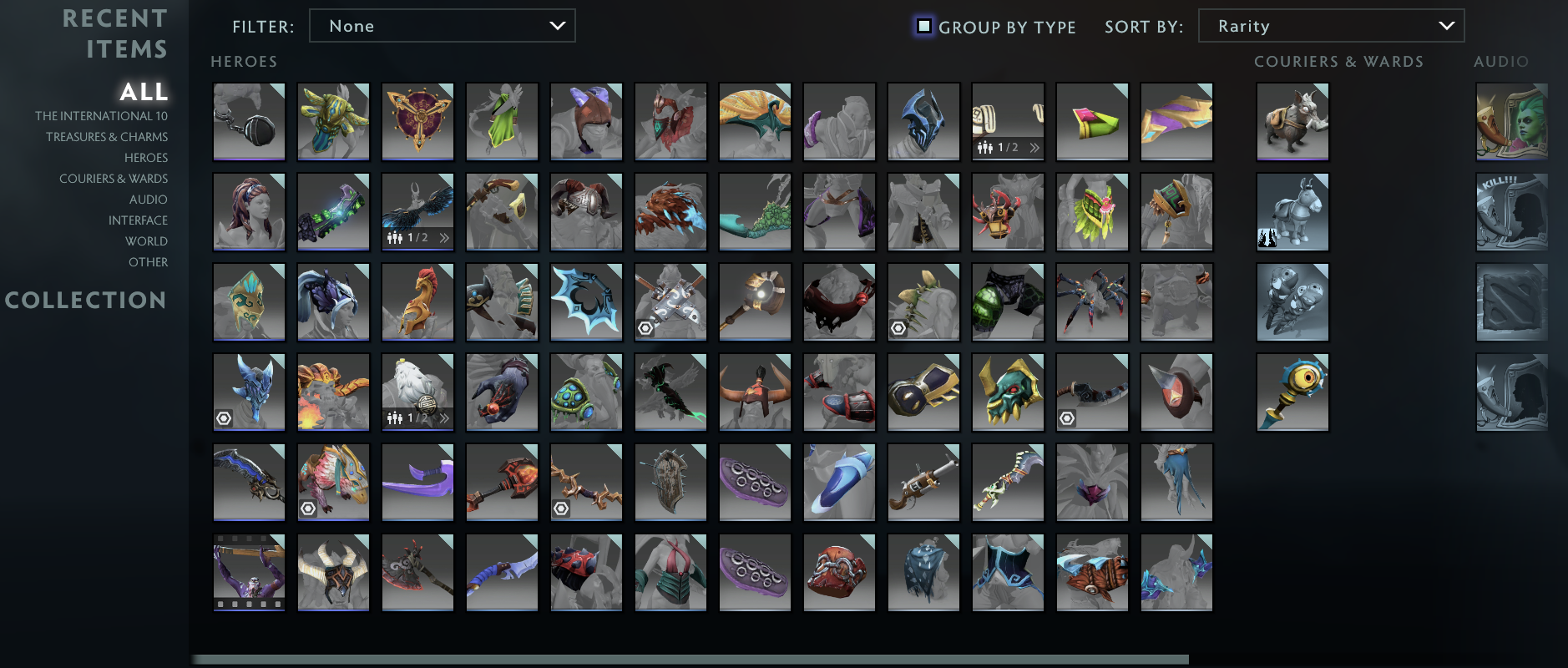Open the COLLECTION section
Image resolution: width=1568 pixels, height=668 pixels.
click(86, 301)
